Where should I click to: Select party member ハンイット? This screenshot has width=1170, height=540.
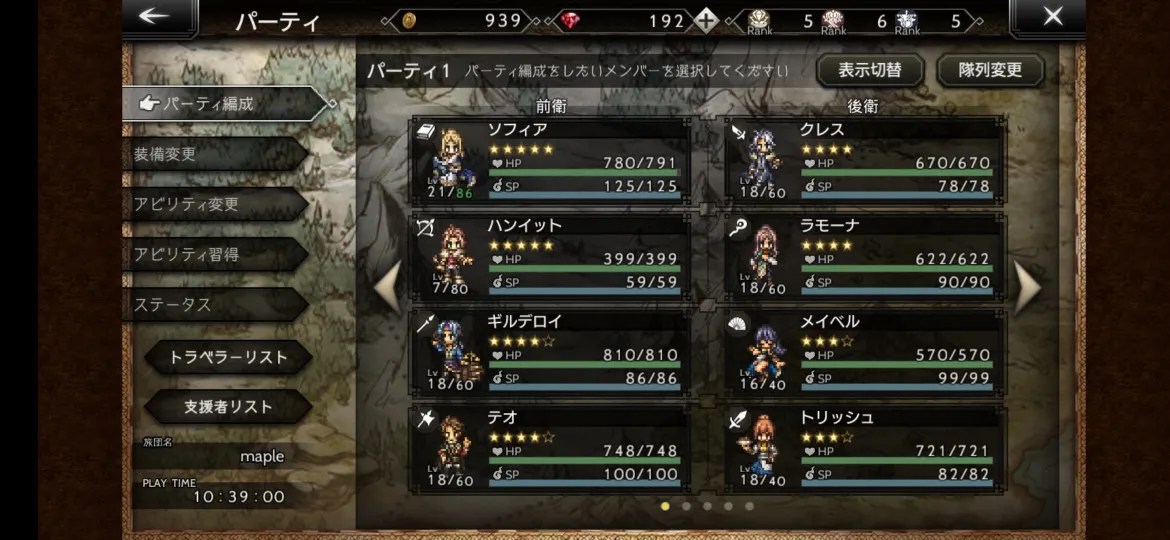[550, 256]
